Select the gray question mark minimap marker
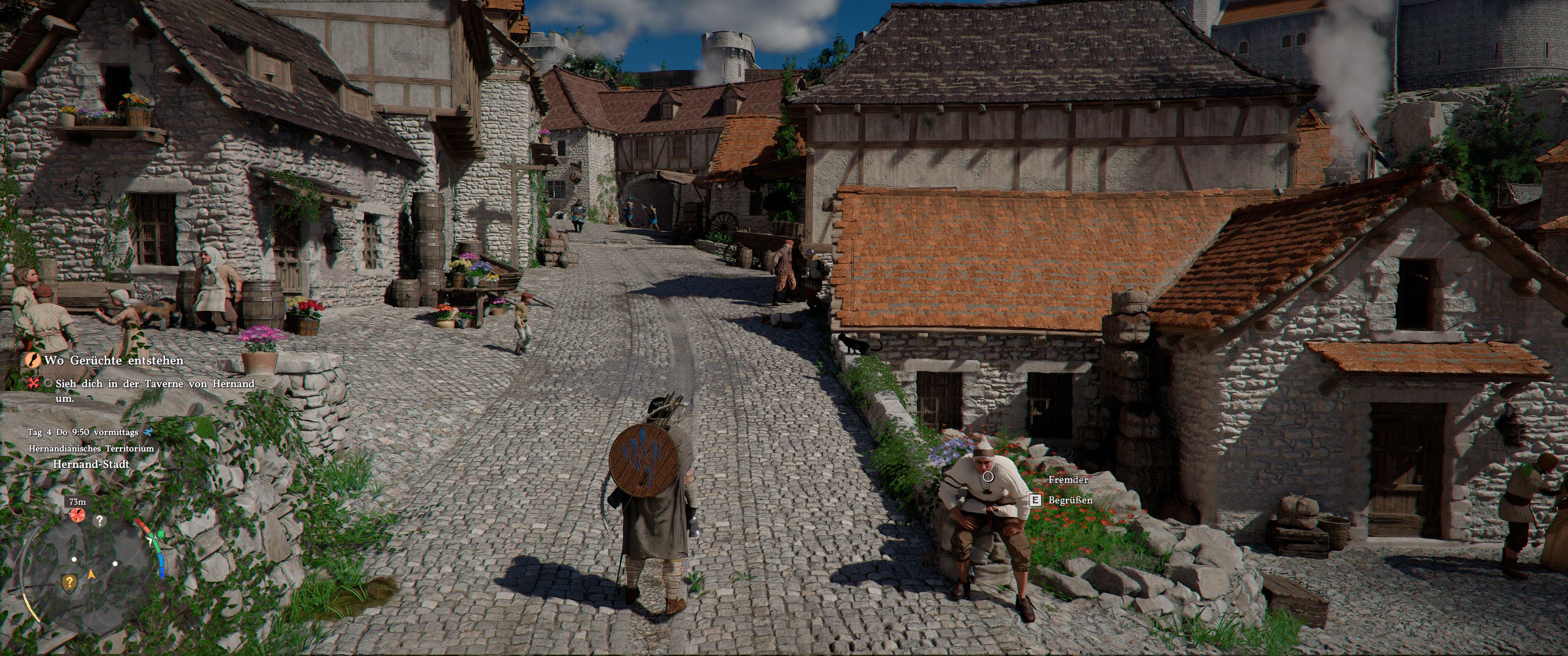This screenshot has width=1568, height=656. [99, 521]
